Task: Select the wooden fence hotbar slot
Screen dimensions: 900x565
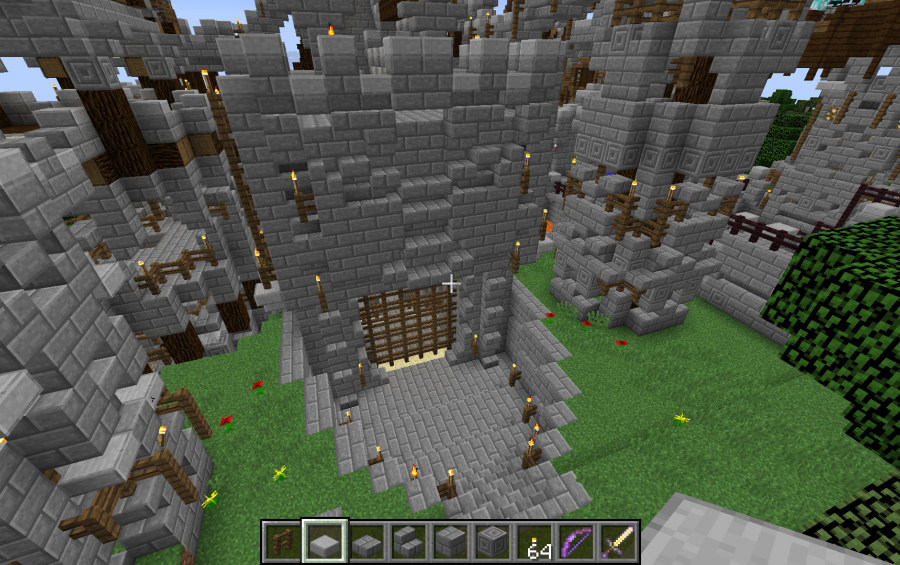Action: 282,542
